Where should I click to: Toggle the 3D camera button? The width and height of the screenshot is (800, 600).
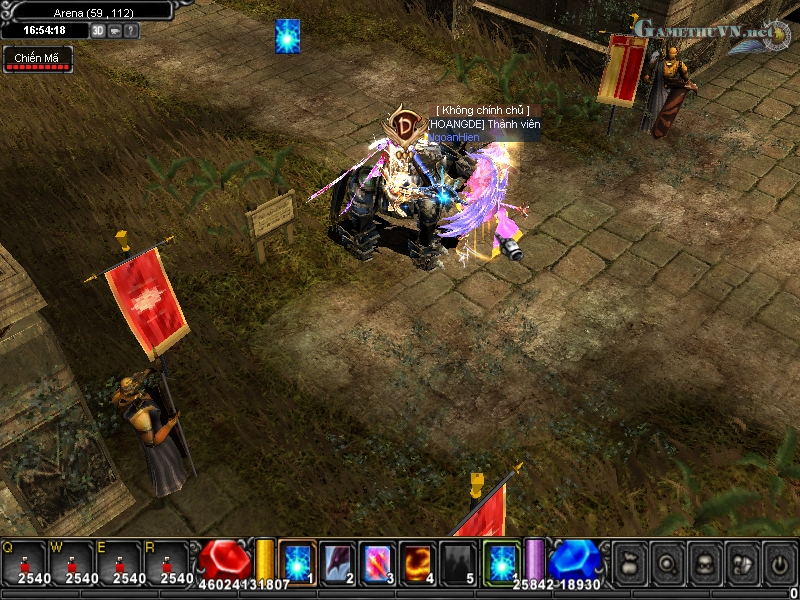98,30
